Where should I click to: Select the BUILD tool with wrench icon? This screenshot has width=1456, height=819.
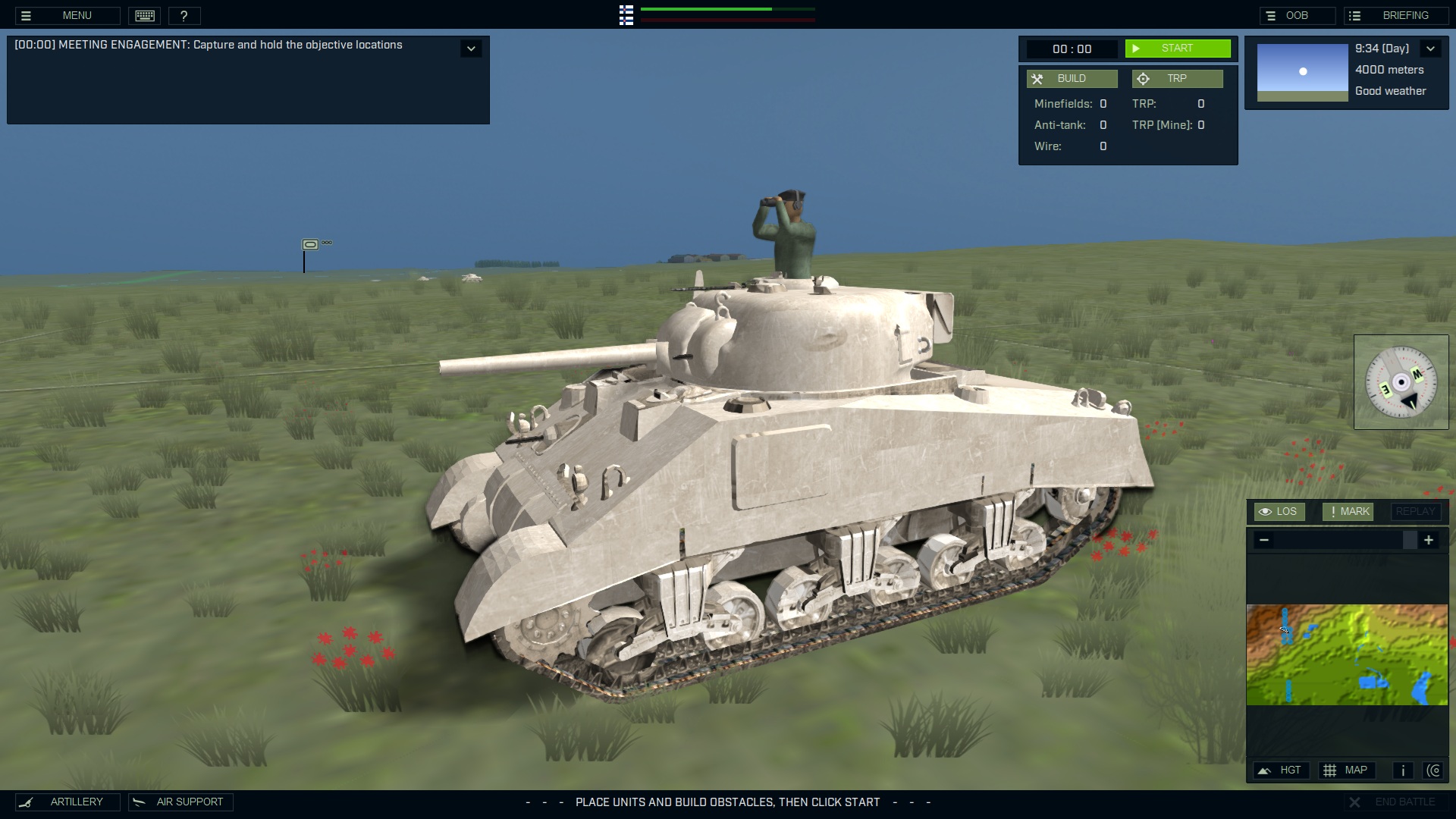tap(1071, 78)
